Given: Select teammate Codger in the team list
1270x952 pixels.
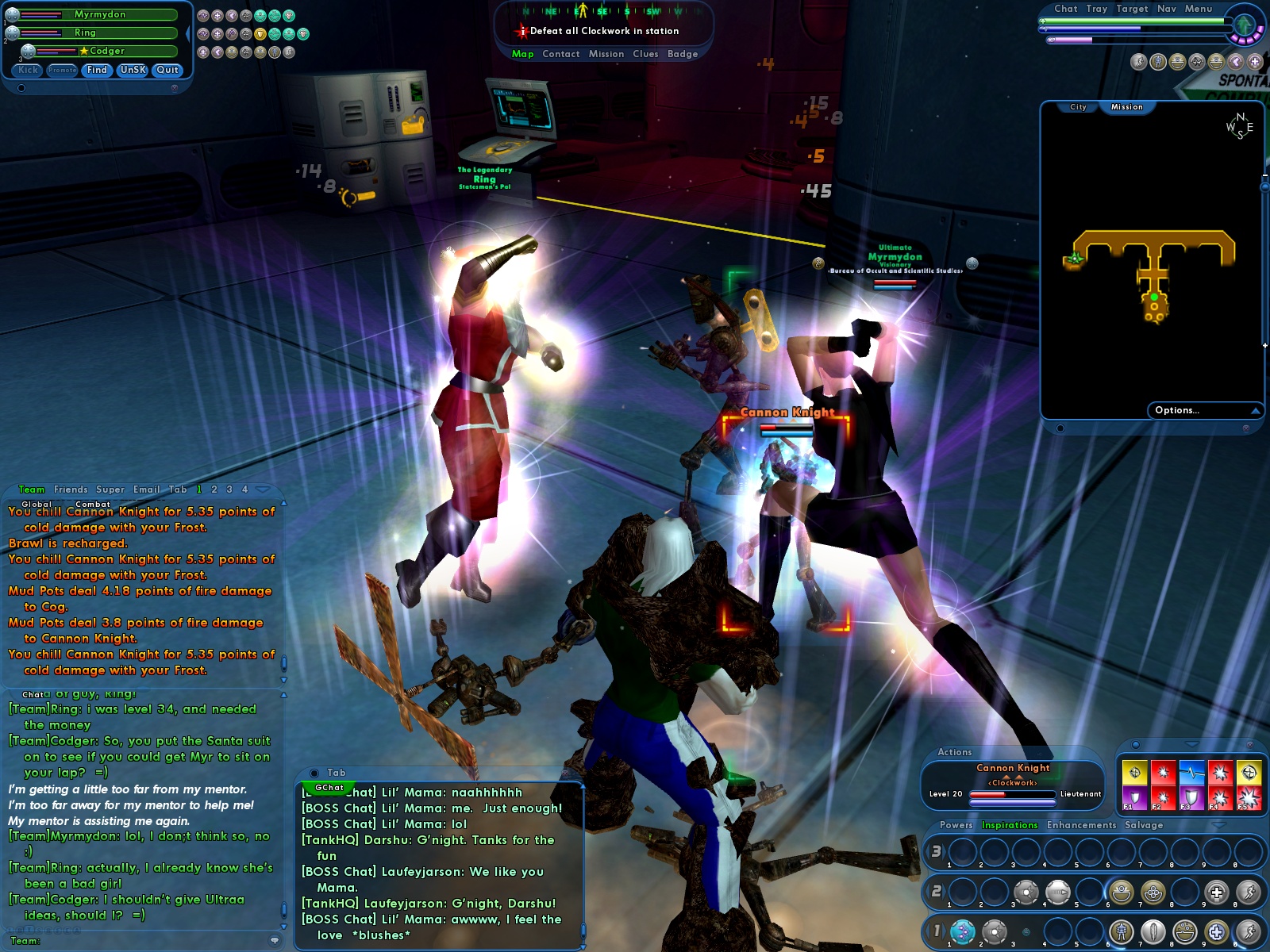Looking at the screenshot, I should click(107, 51).
